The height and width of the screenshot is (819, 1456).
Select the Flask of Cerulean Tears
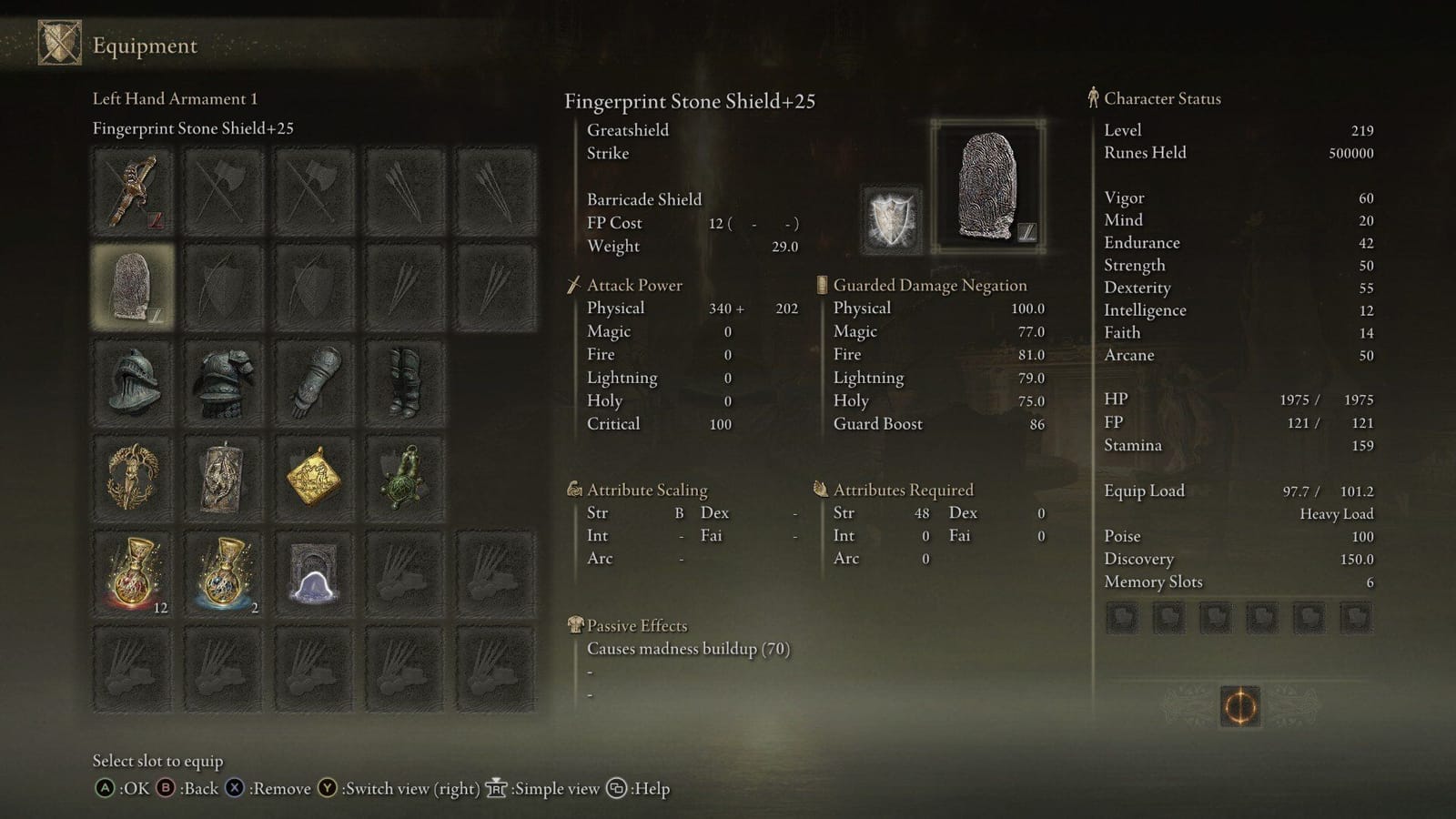(x=224, y=571)
